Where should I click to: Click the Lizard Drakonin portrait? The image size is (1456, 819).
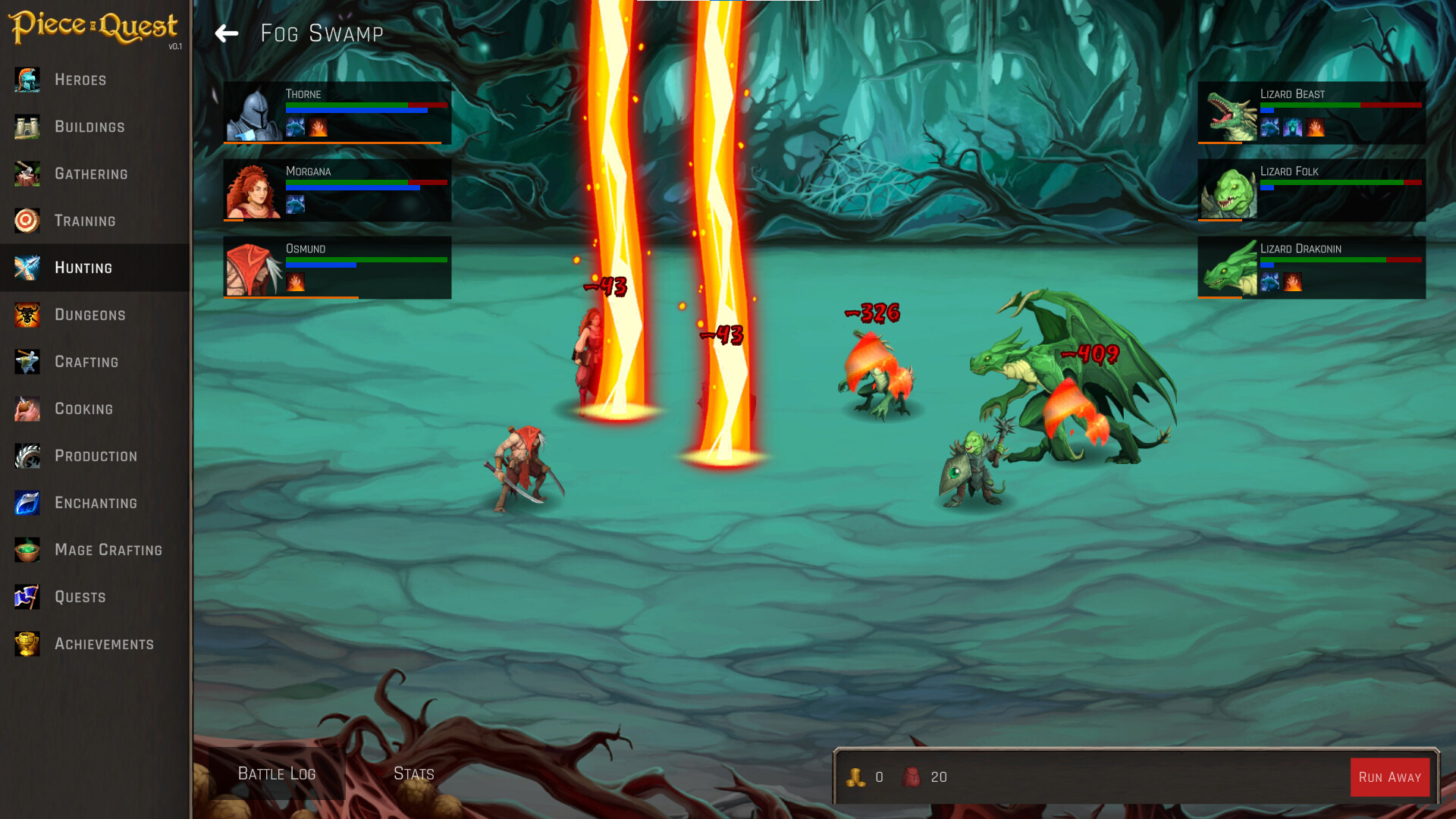point(1226,267)
